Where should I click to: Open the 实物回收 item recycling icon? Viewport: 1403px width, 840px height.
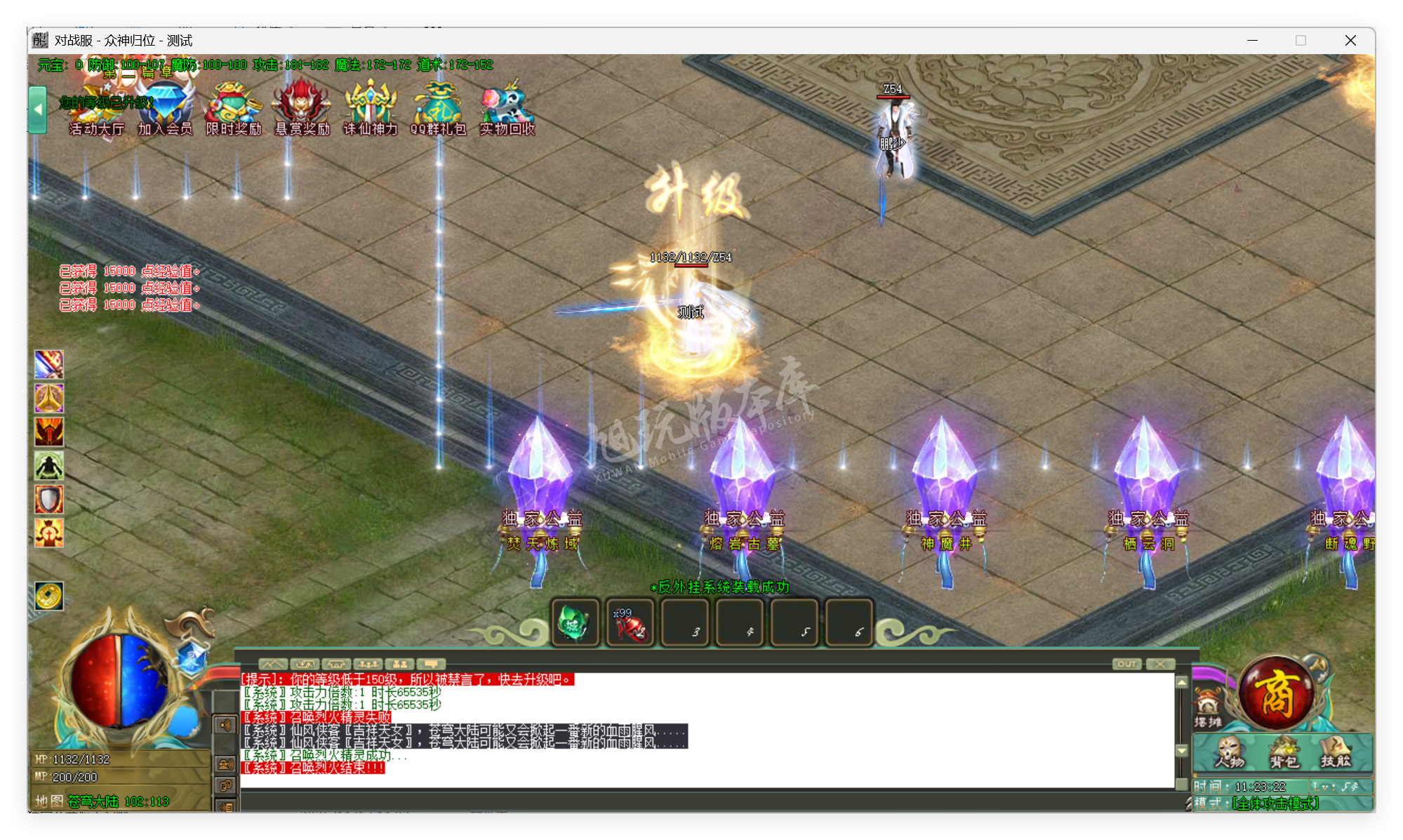coord(506,105)
